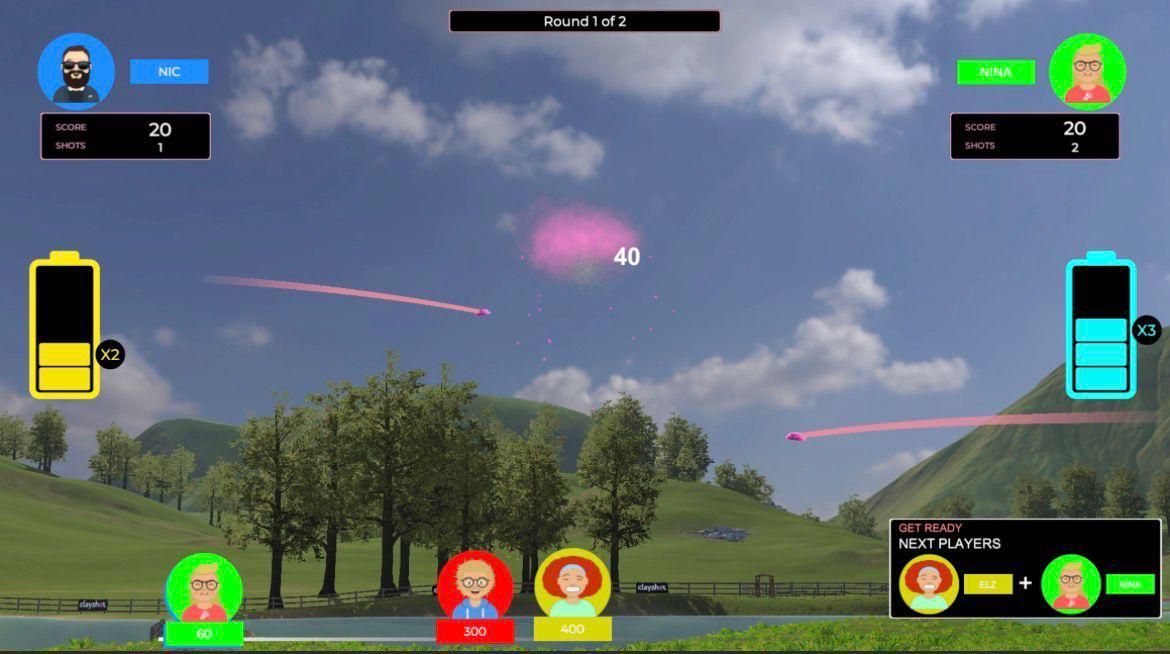Select Nic's bearded avatar with sunglasses
The image size is (1170, 654).
click(76, 71)
